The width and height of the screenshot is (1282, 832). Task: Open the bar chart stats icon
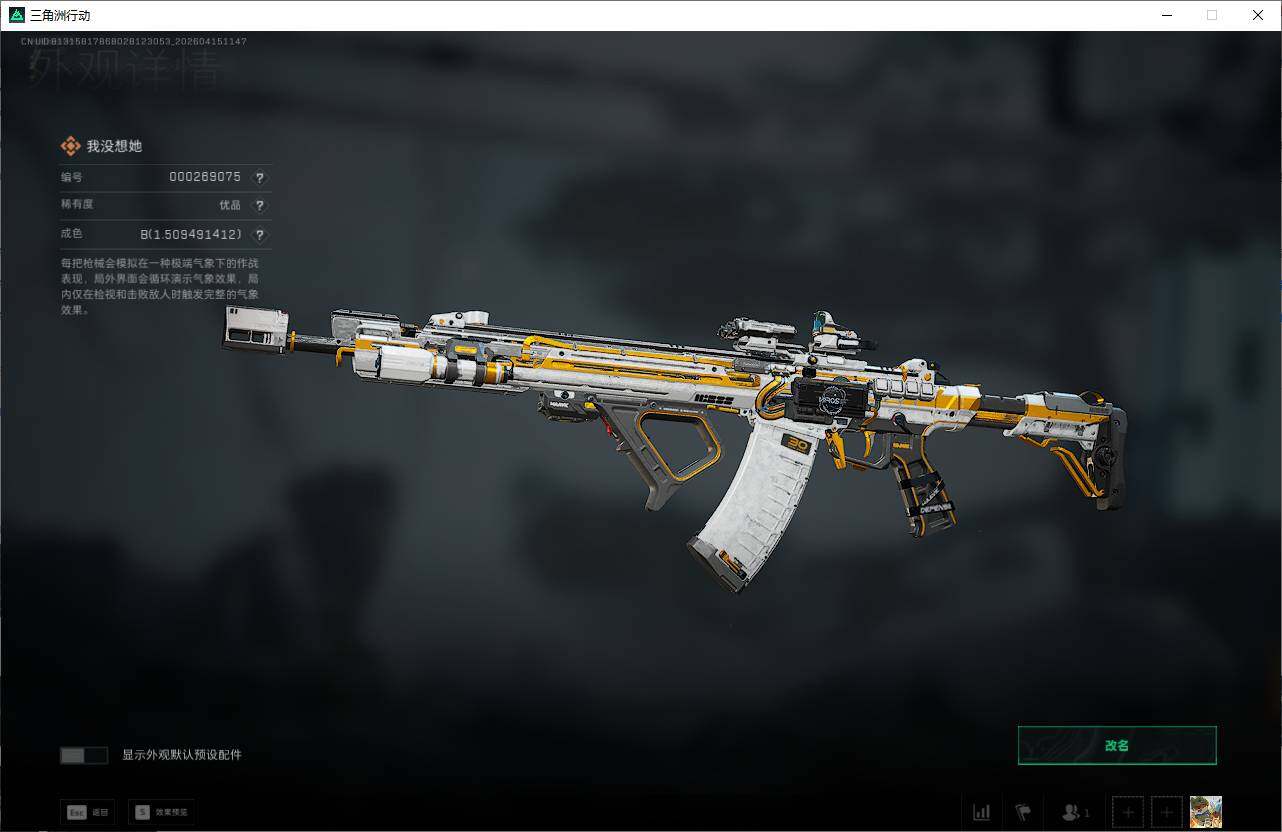(982, 812)
